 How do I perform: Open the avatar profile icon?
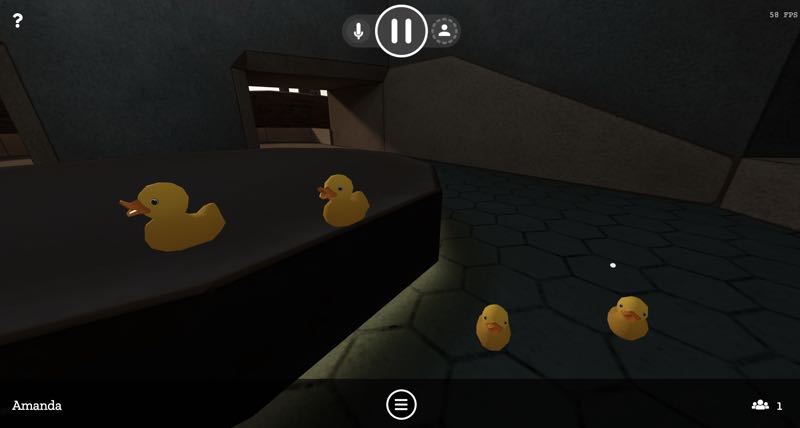pyautogui.click(x=445, y=31)
